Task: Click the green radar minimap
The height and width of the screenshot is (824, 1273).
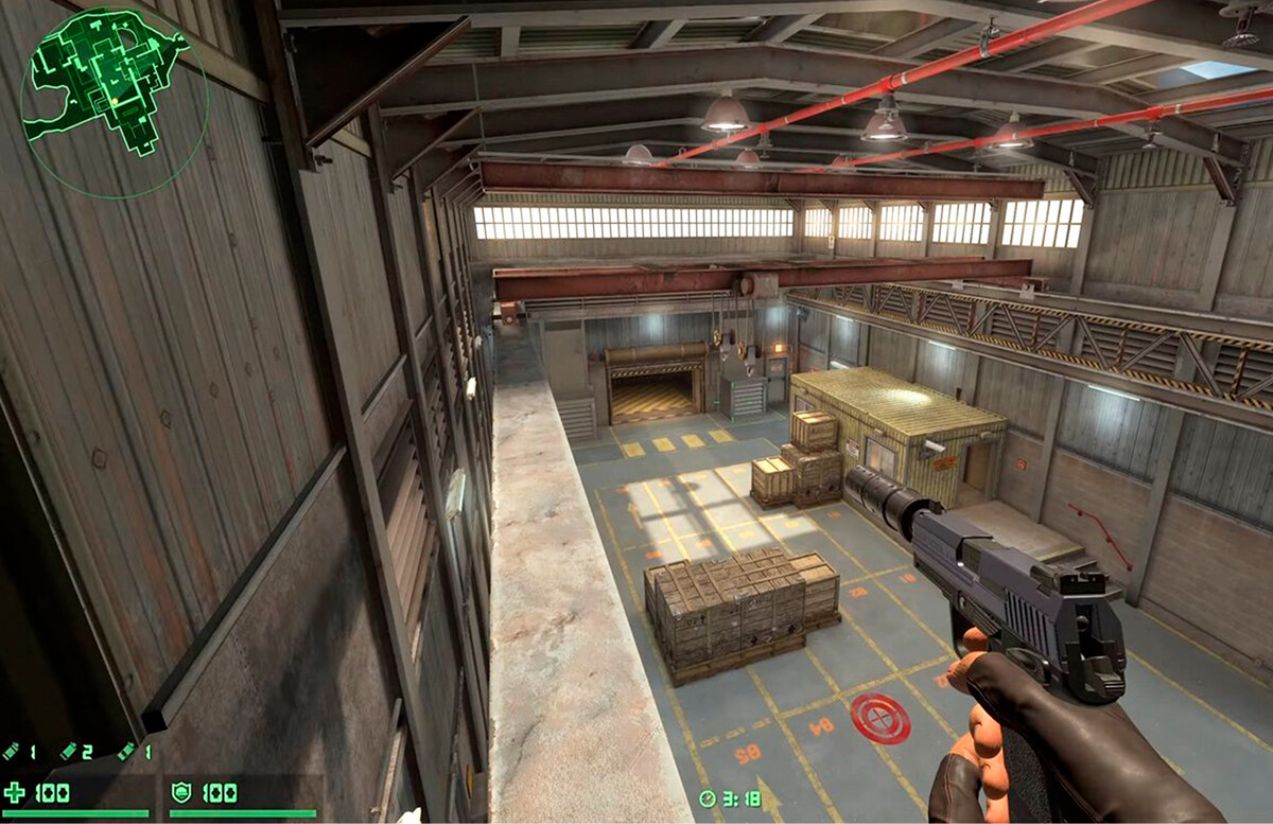Action: tap(113, 98)
